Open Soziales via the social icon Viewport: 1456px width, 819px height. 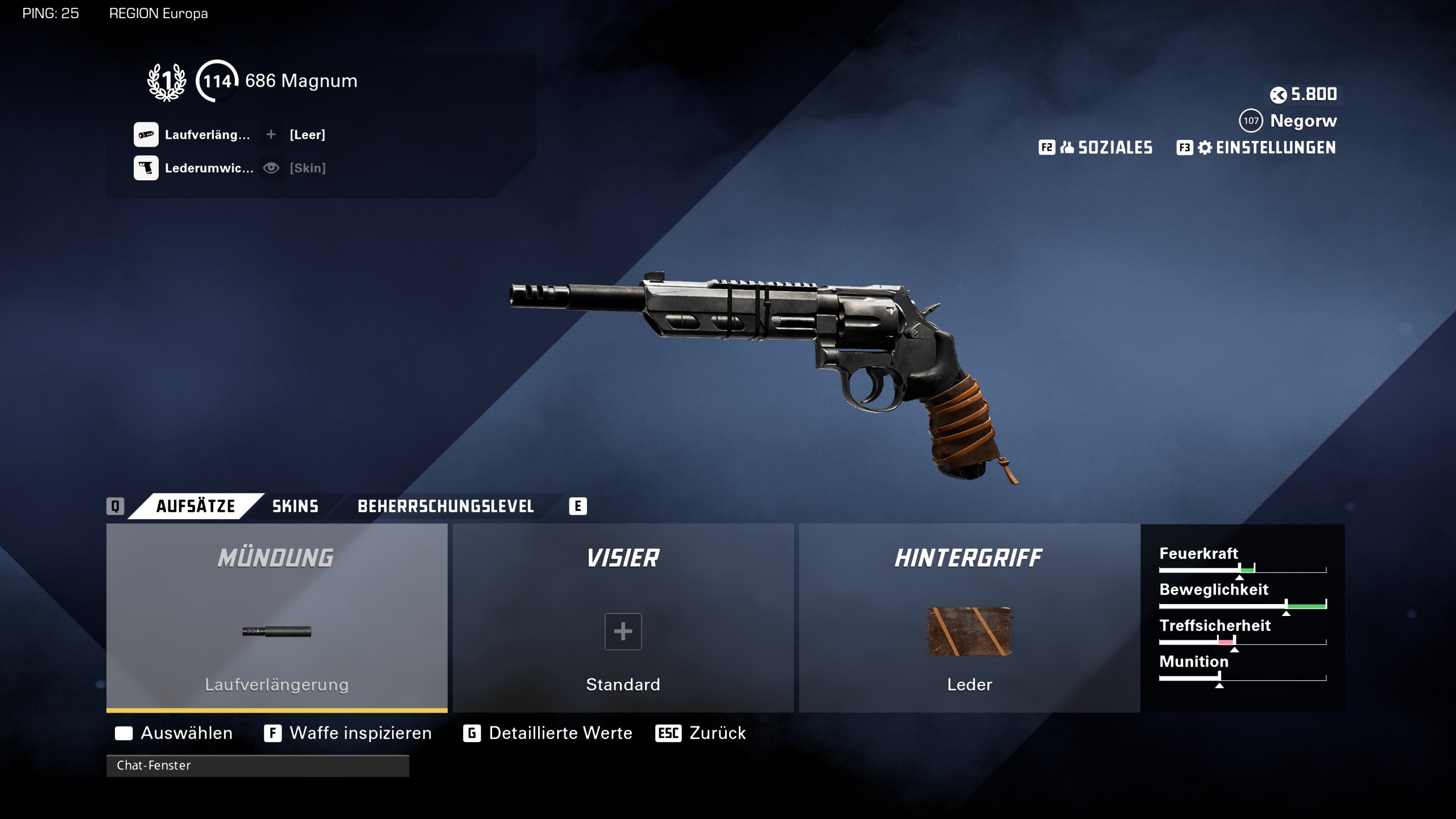(x=1068, y=147)
